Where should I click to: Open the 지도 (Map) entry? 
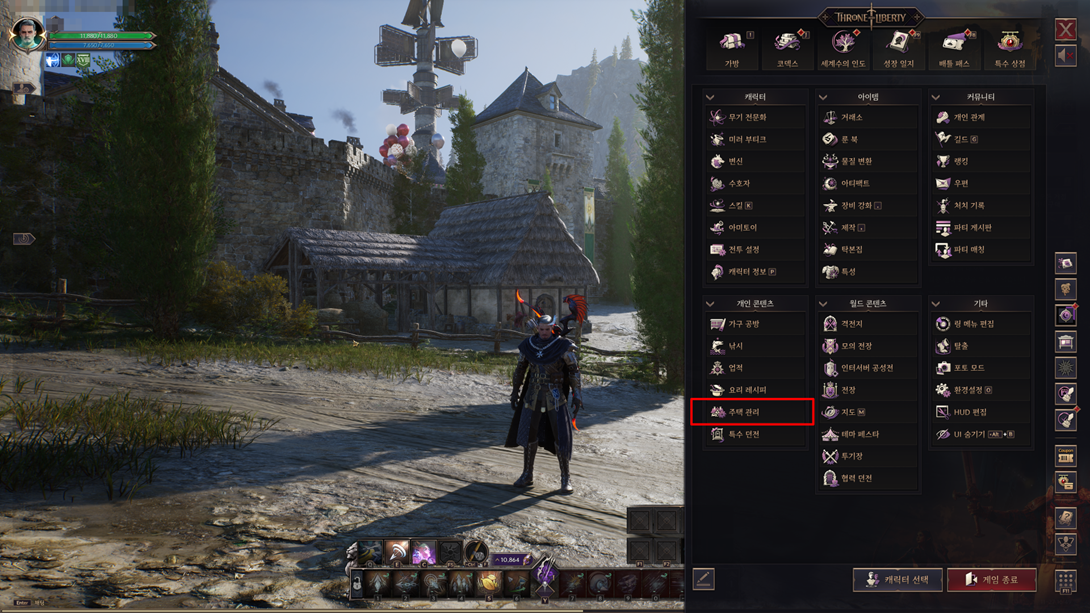coord(848,412)
